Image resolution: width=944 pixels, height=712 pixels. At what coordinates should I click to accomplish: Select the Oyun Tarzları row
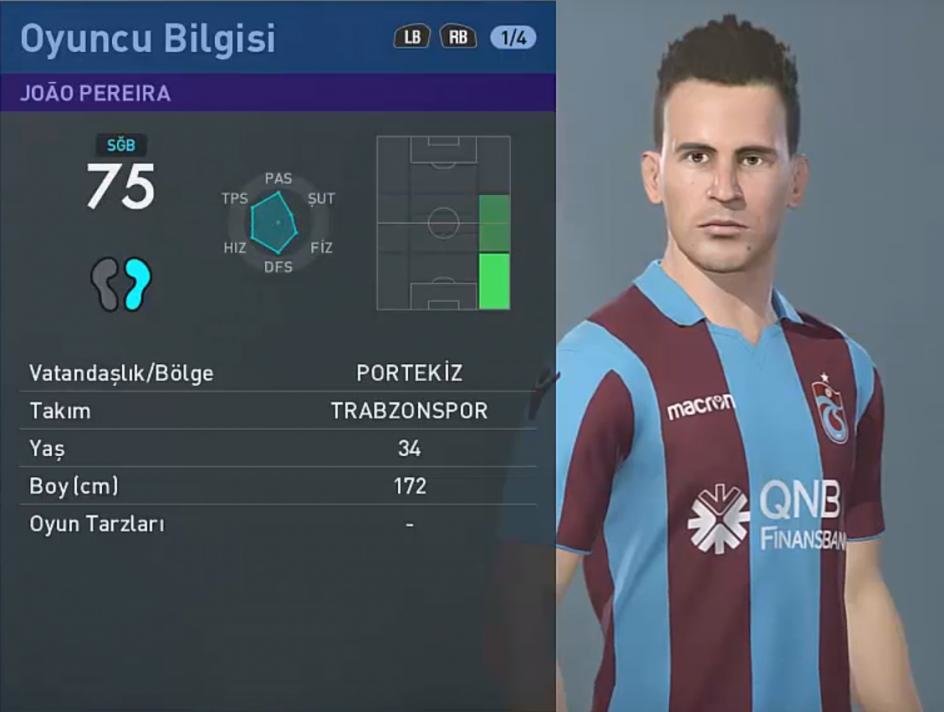[278, 523]
